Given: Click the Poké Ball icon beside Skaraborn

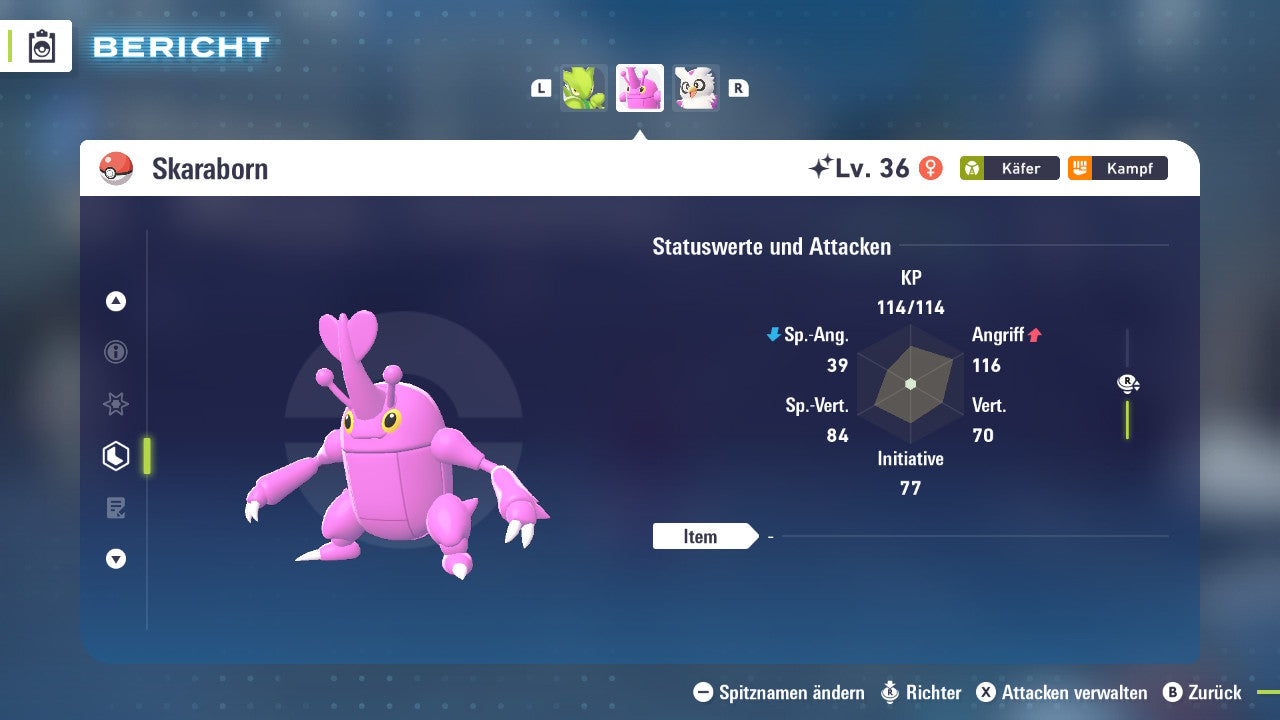Looking at the screenshot, I should click(x=115, y=168).
